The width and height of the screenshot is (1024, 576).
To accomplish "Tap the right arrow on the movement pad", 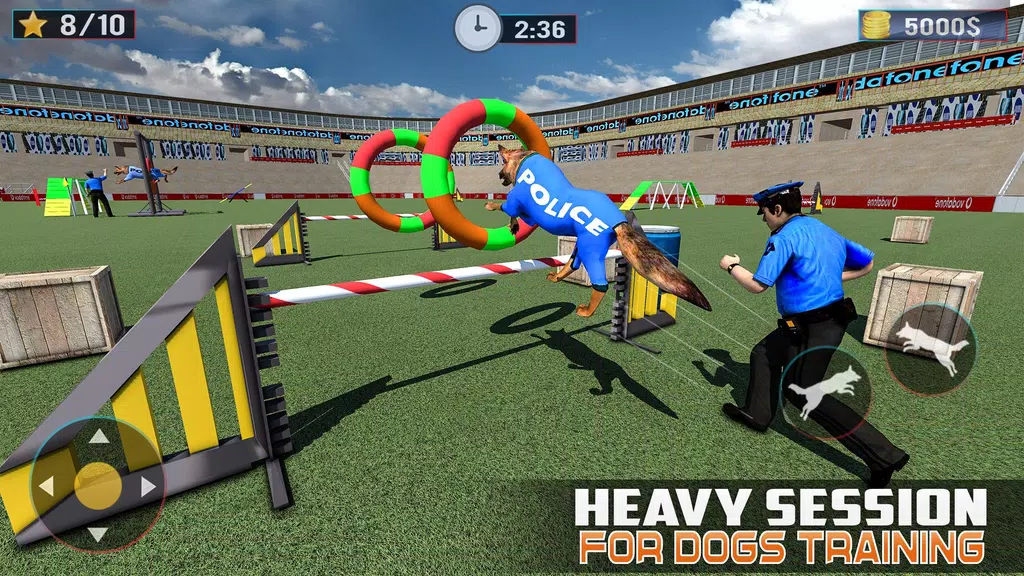I will 148,486.
